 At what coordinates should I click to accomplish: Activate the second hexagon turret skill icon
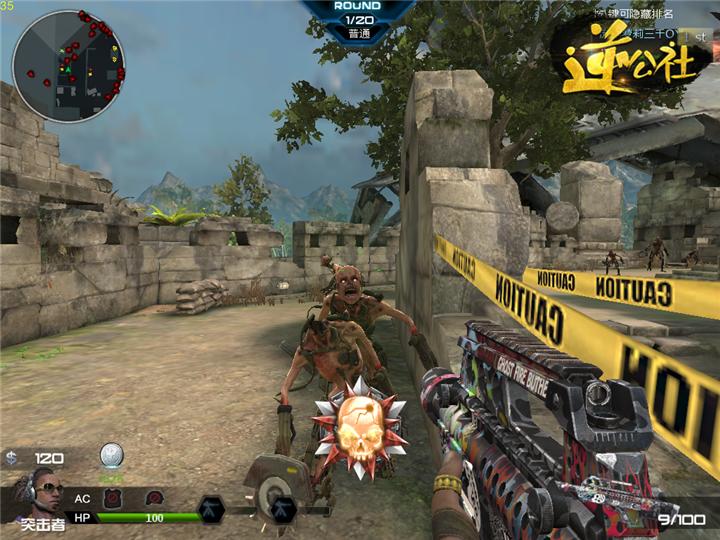(284, 509)
